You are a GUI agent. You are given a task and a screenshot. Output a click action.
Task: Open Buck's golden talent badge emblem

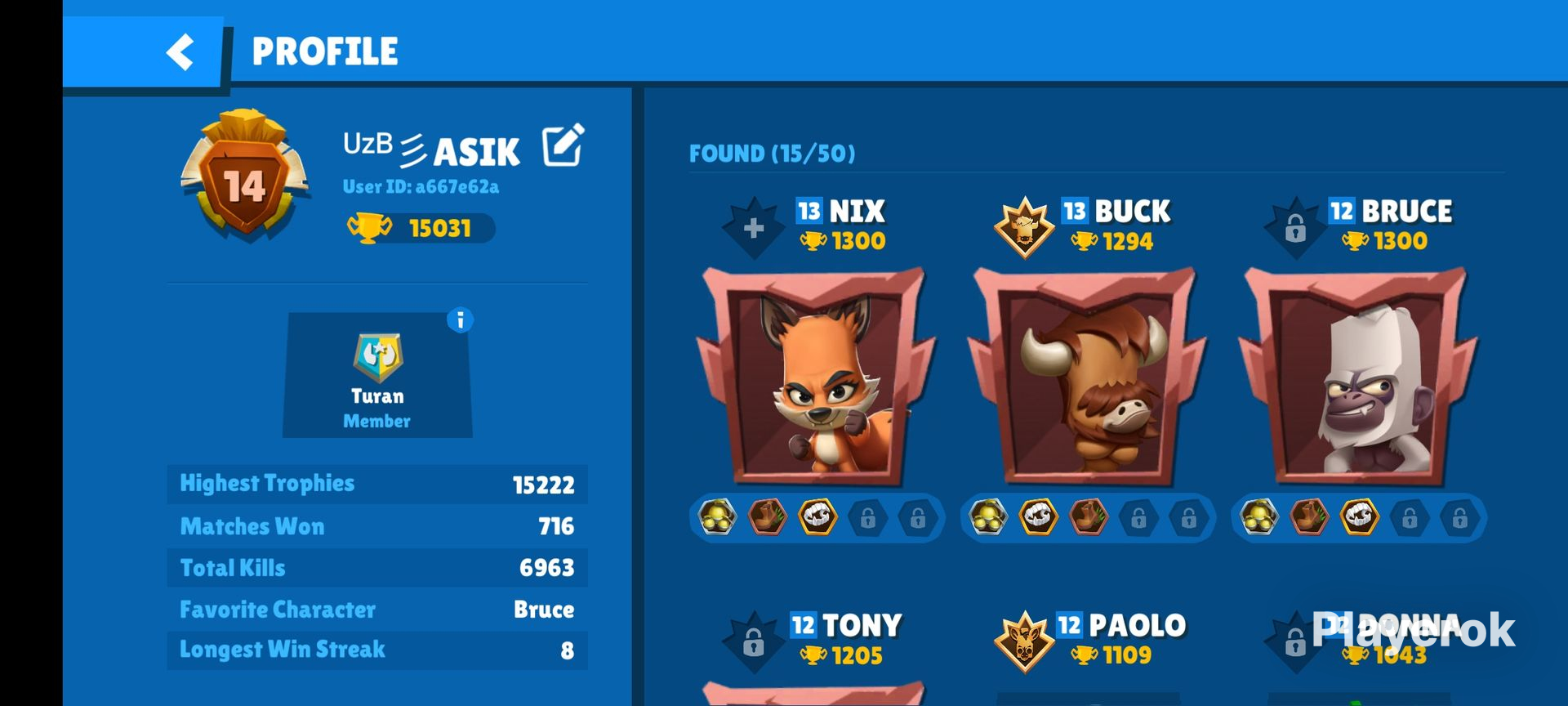(1023, 226)
